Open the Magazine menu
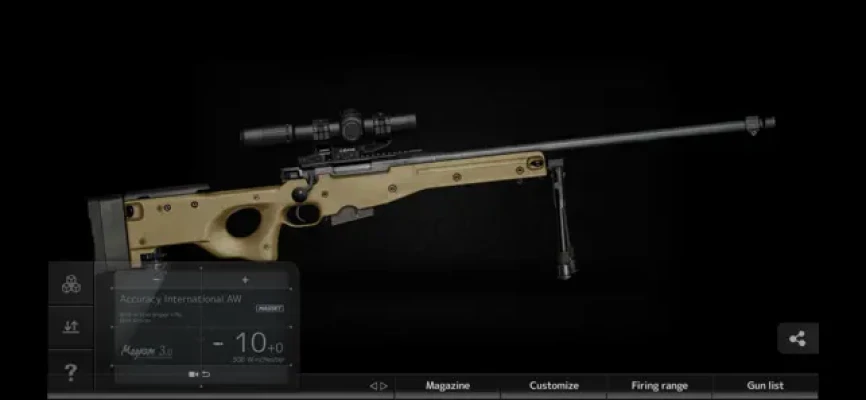The width and height of the screenshot is (866, 400). [x=447, y=385]
